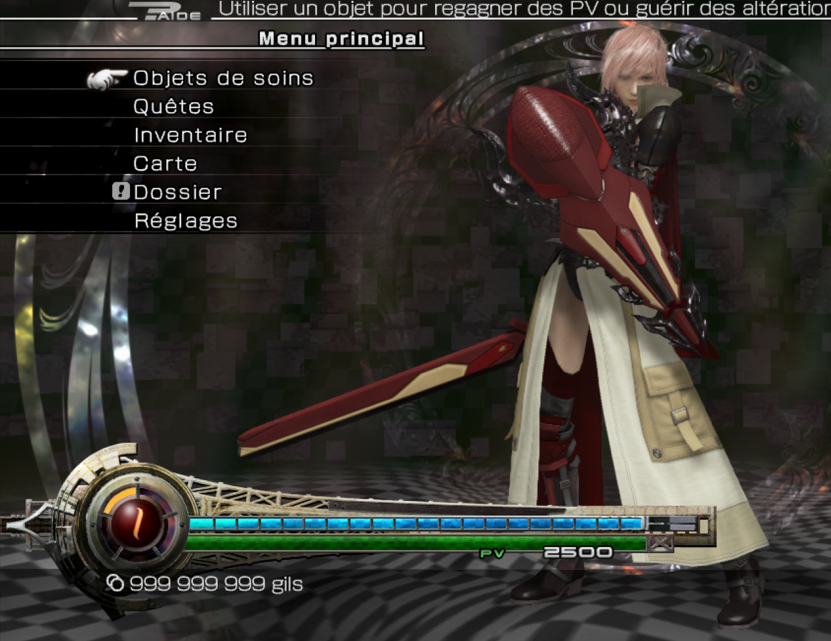This screenshot has height=641, width=831.
Task: Select the Quêtes menu entry
Action: [x=174, y=107]
